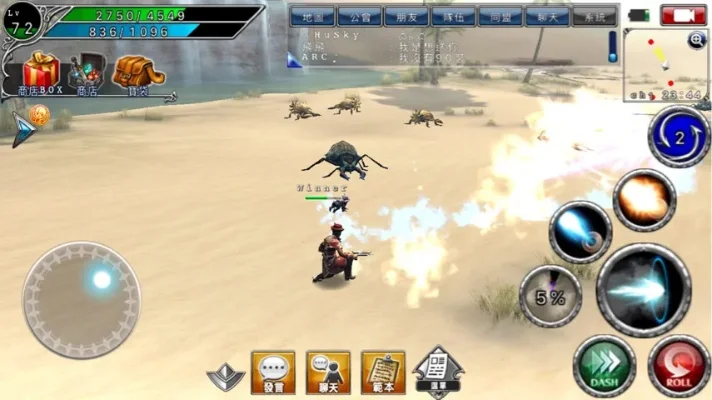The height and width of the screenshot is (400, 712).
Task: Open the 發言 speech bubble button
Action: (272, 371)
